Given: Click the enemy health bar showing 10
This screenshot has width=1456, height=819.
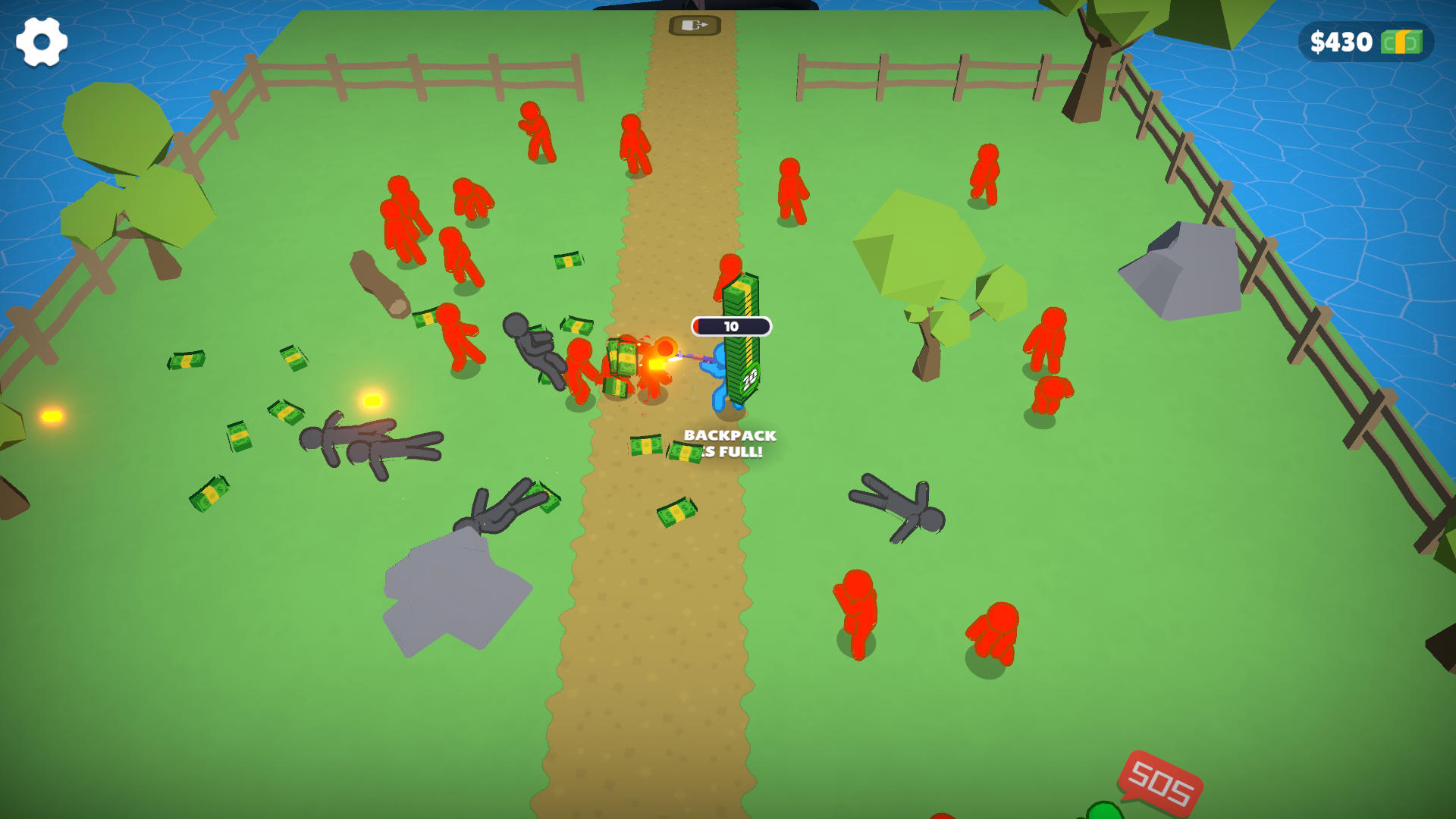Looking at the screenshot, I should (730, 326).
